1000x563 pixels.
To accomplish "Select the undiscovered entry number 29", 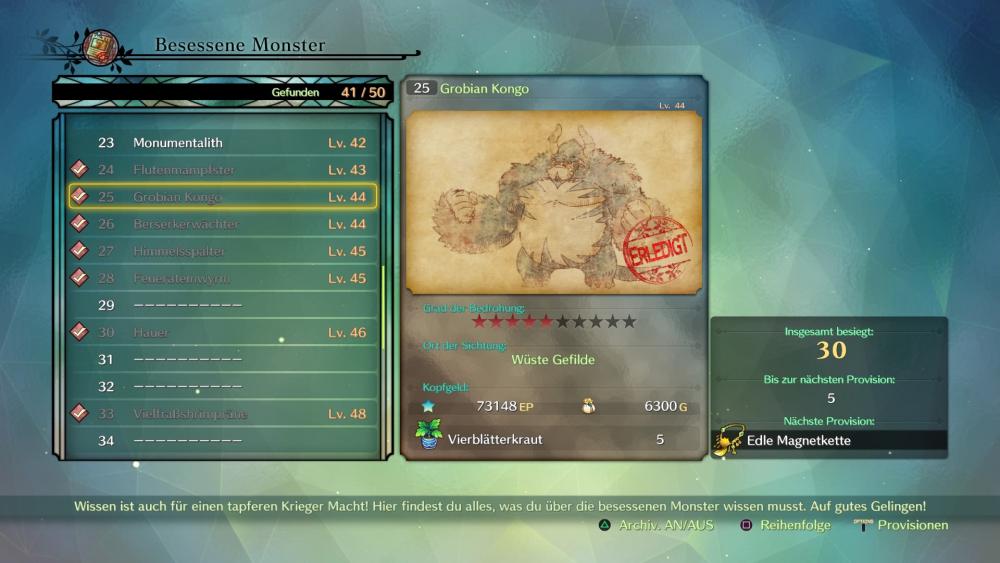I will tap(222, 305).
